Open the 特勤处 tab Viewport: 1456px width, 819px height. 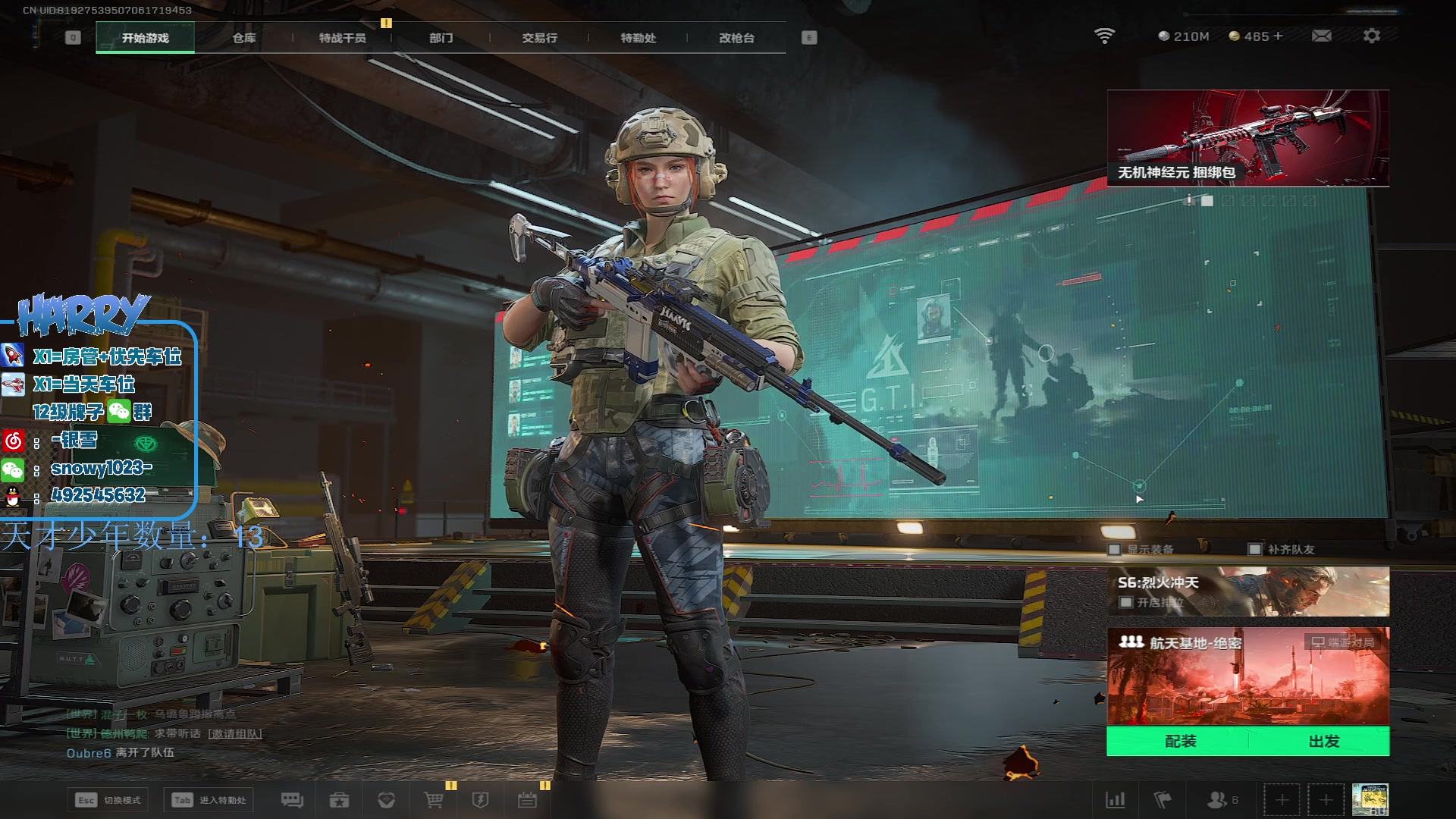pos(638,38)
